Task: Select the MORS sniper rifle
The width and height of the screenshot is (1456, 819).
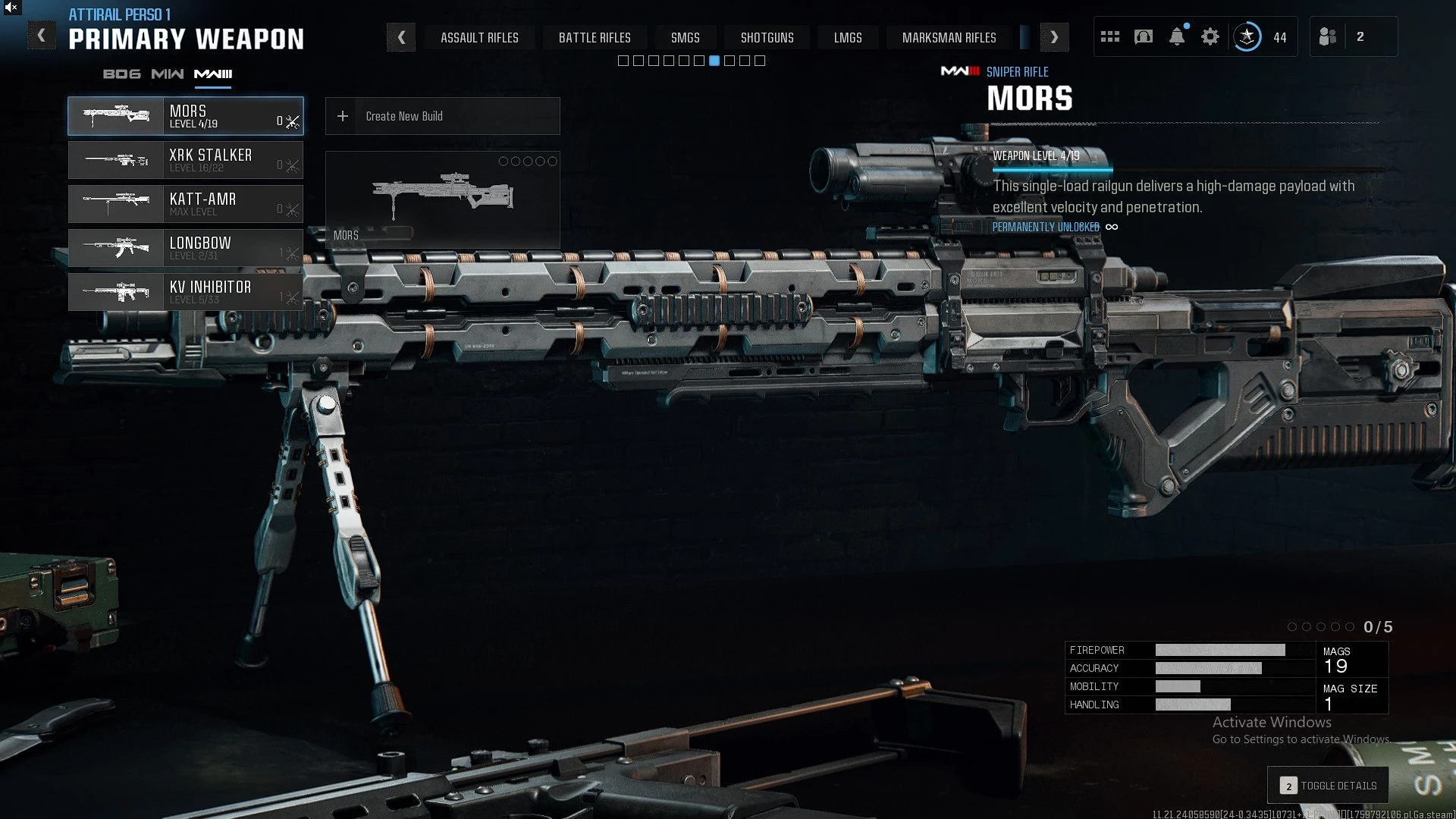Action: 186,116
